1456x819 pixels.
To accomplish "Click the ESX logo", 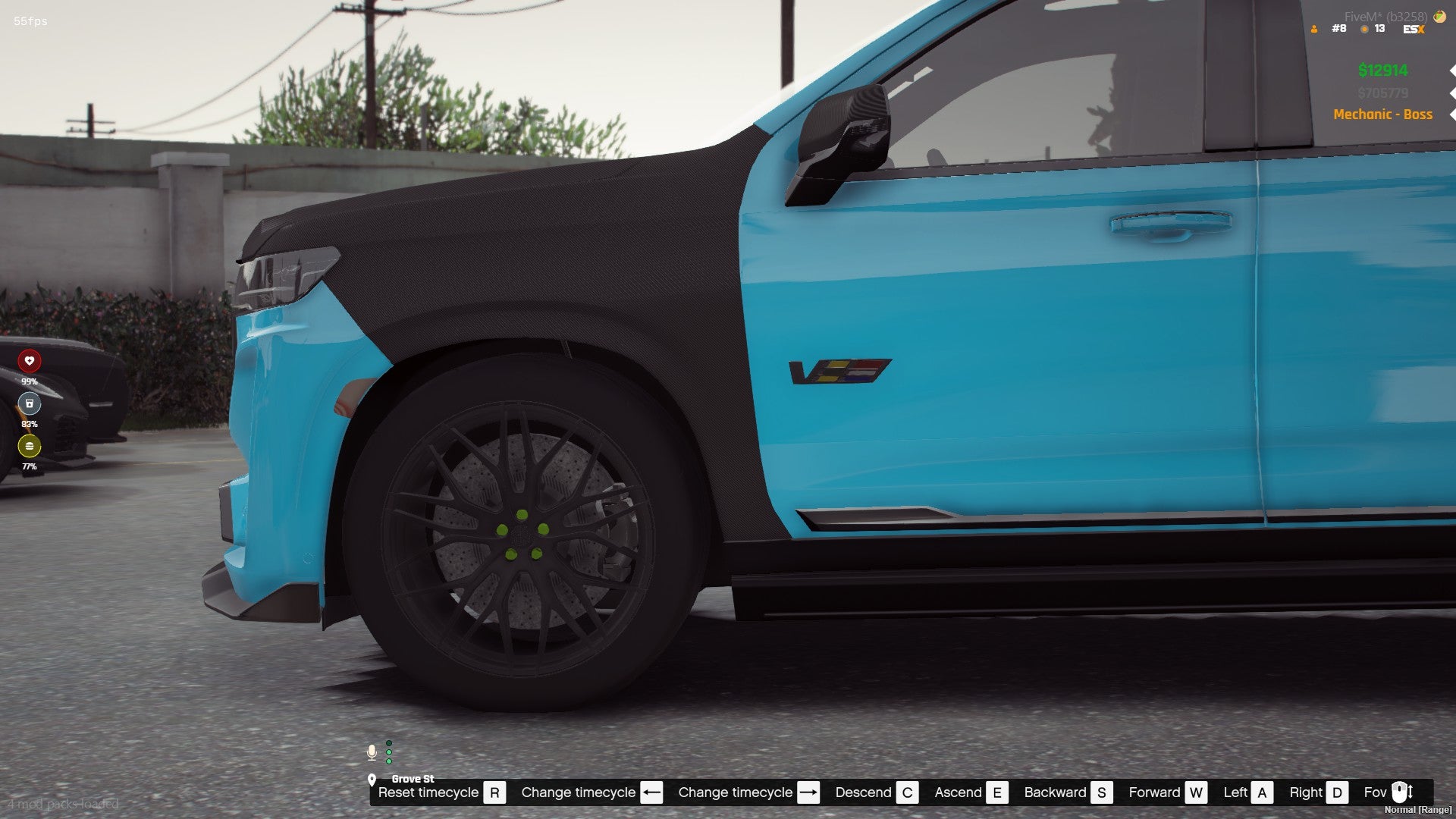I will tap(1414, 29).
